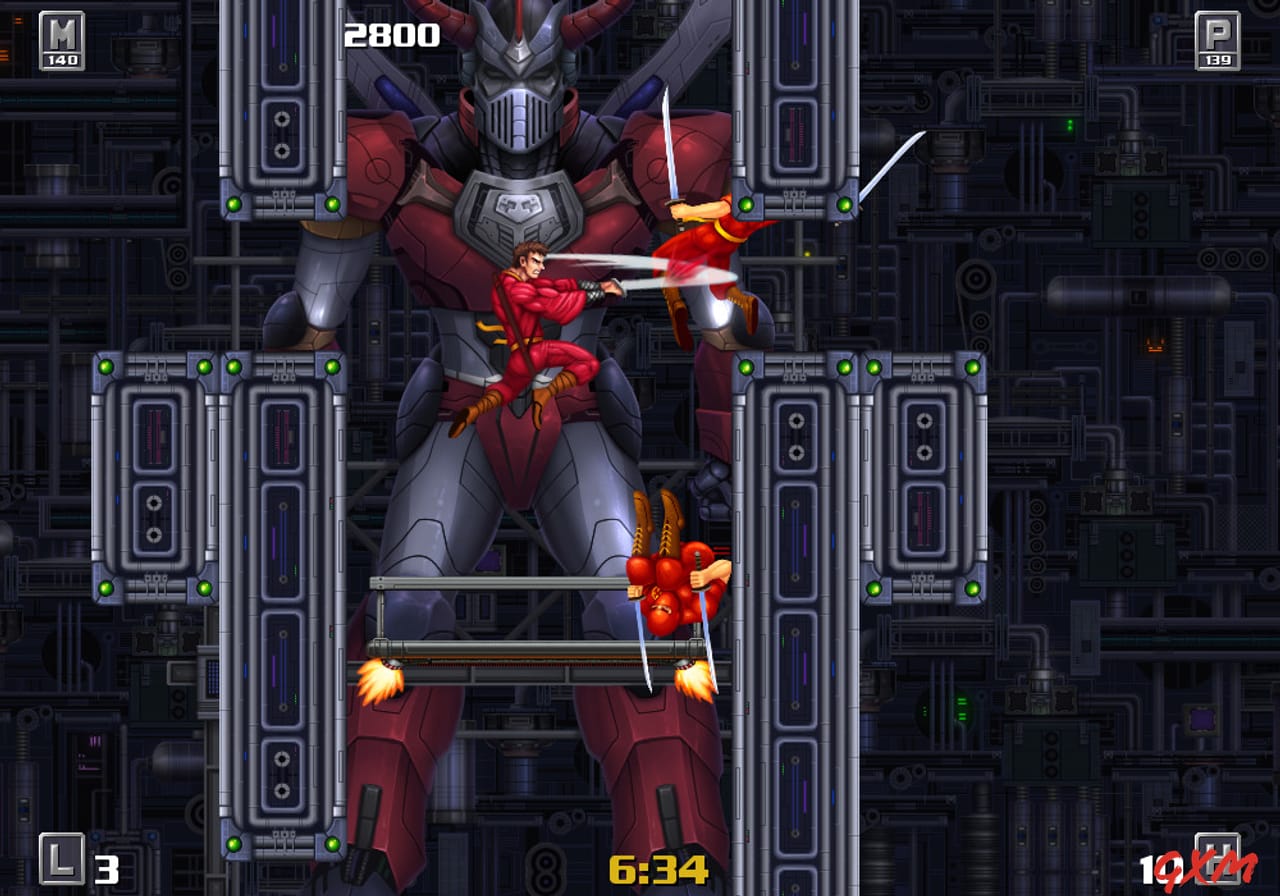Click the giant mecha's horned helmet
The width and height of the screenshot is (1280, 896).
click(x=515, y=70)
